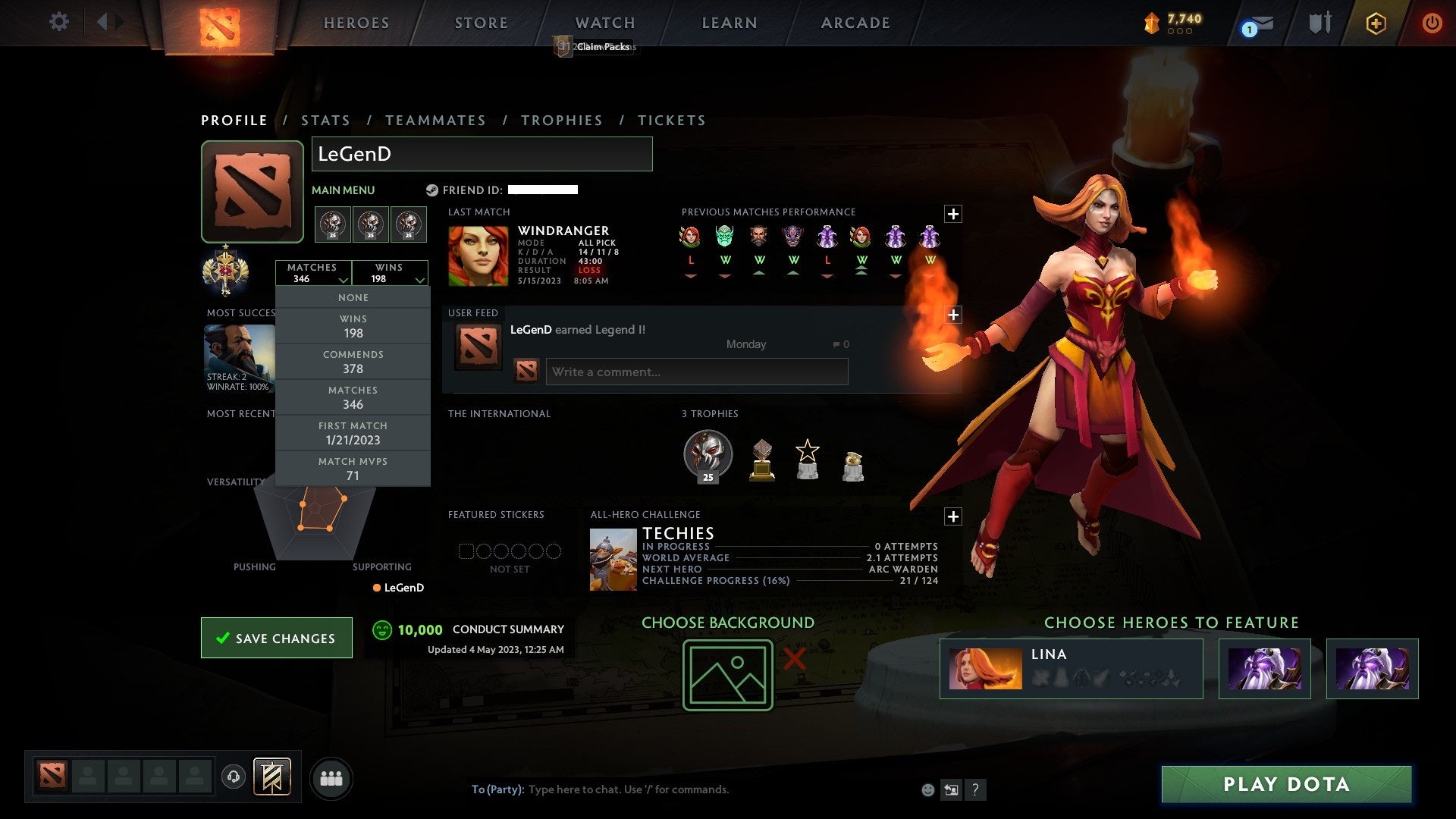Open the settings gear icon

pyautogui.click(x=59, y=22)
